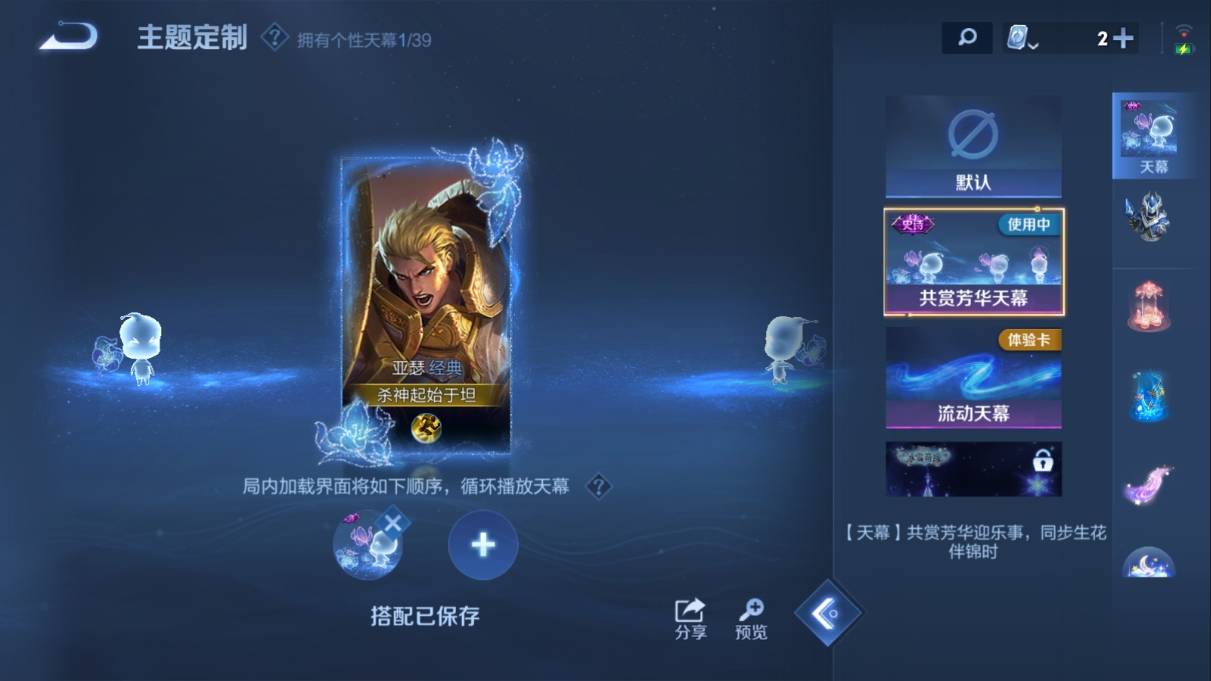This screenshot has height=681, width=1211.
Task: Remove the sky curtain from the playback queue
Action: [393, 522]
